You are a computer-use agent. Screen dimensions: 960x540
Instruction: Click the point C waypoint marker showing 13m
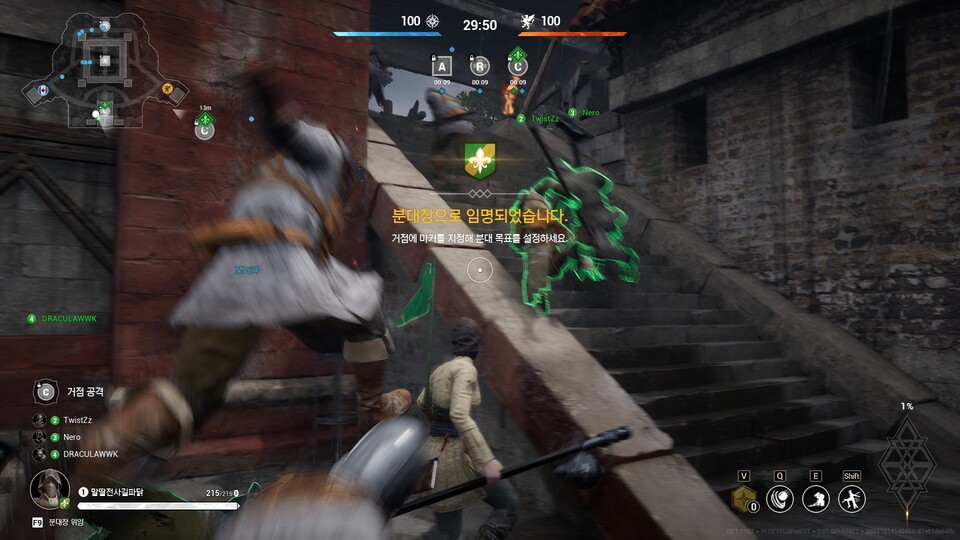coord(204,127)
